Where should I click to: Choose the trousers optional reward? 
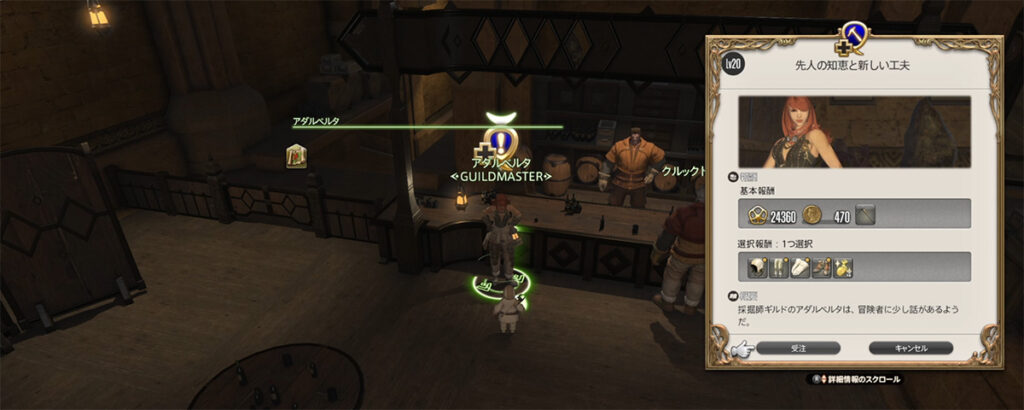[x=779, y=266]
